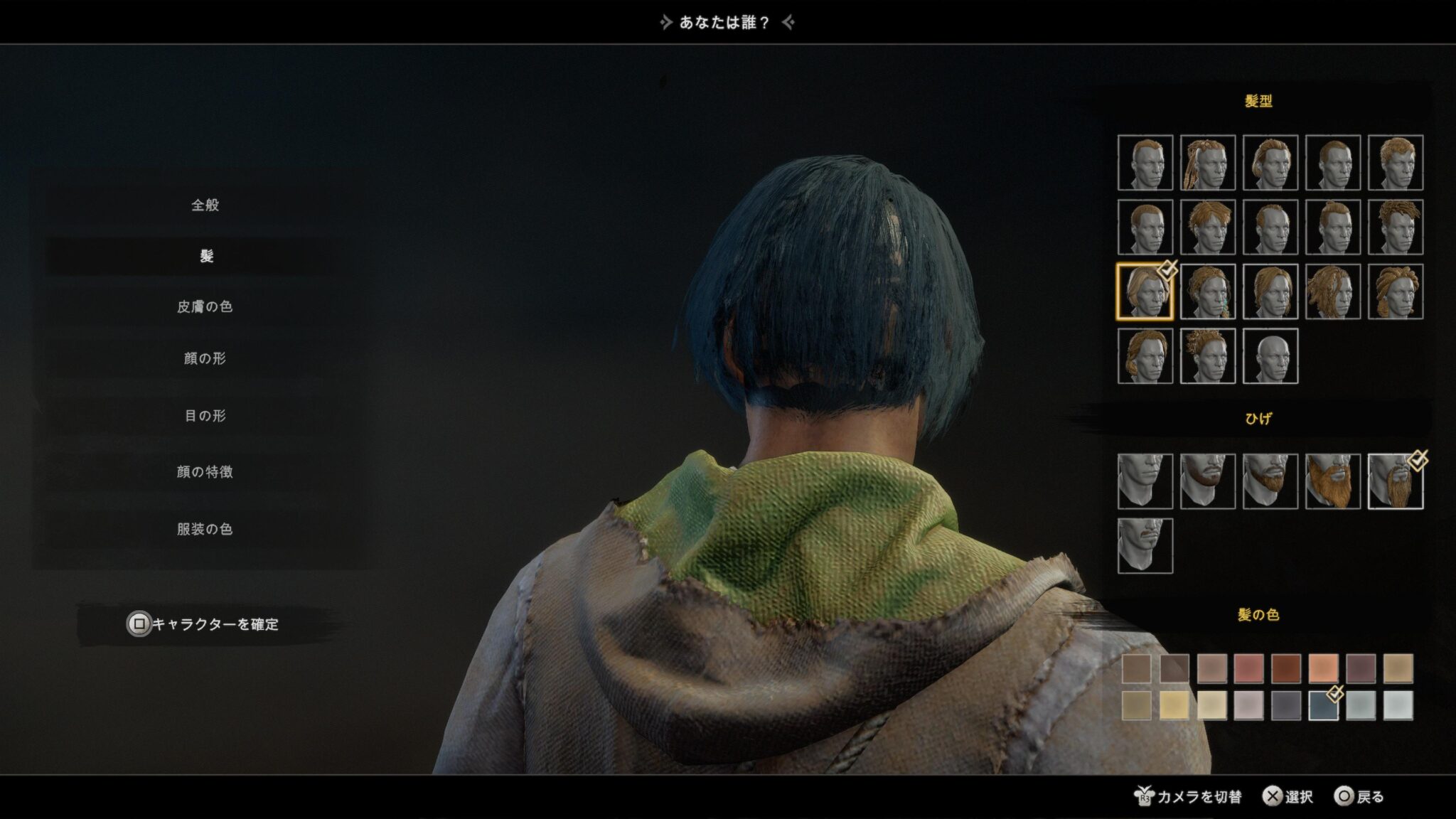
Task: Choose the 目の形 eye shape category
Action: [205, 416]
